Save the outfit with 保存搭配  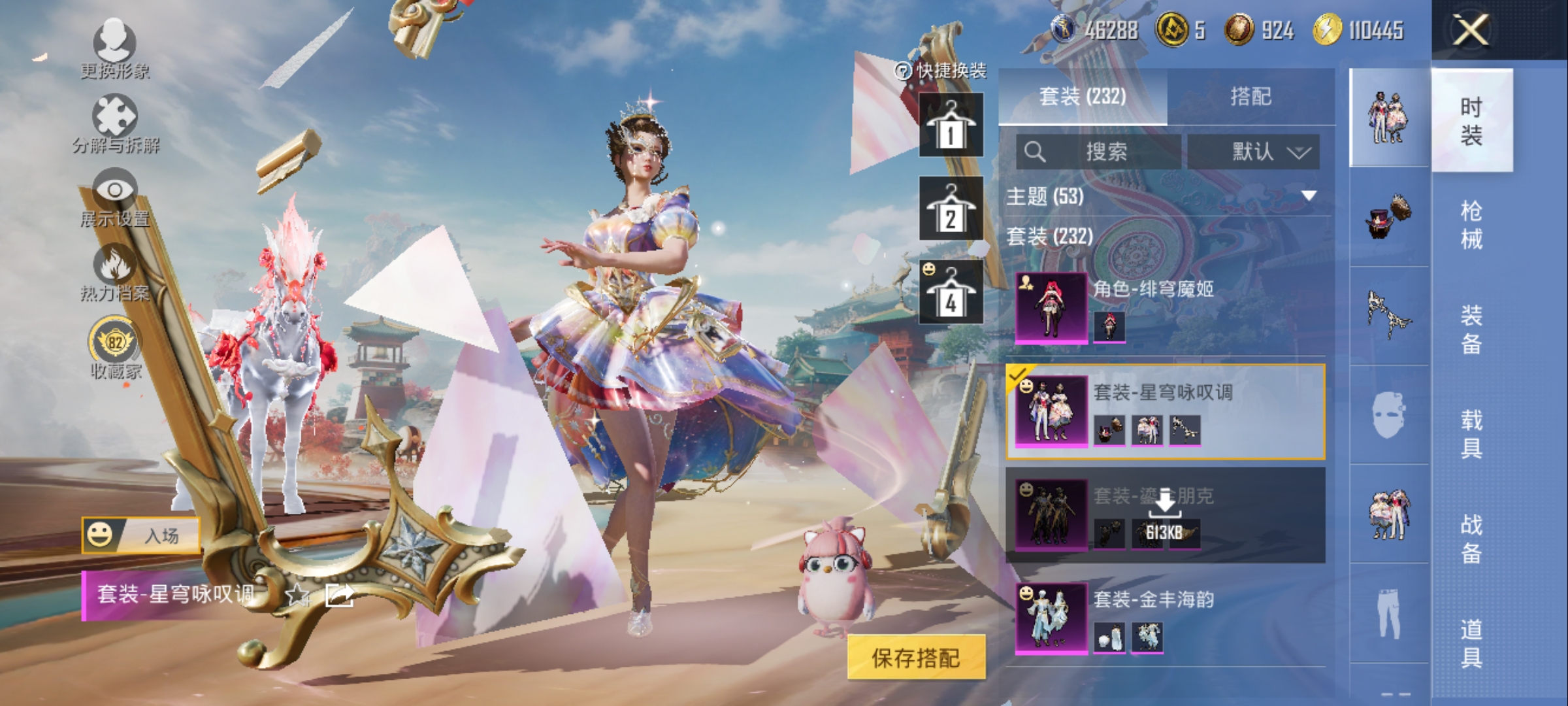click(x=916, y=658)
